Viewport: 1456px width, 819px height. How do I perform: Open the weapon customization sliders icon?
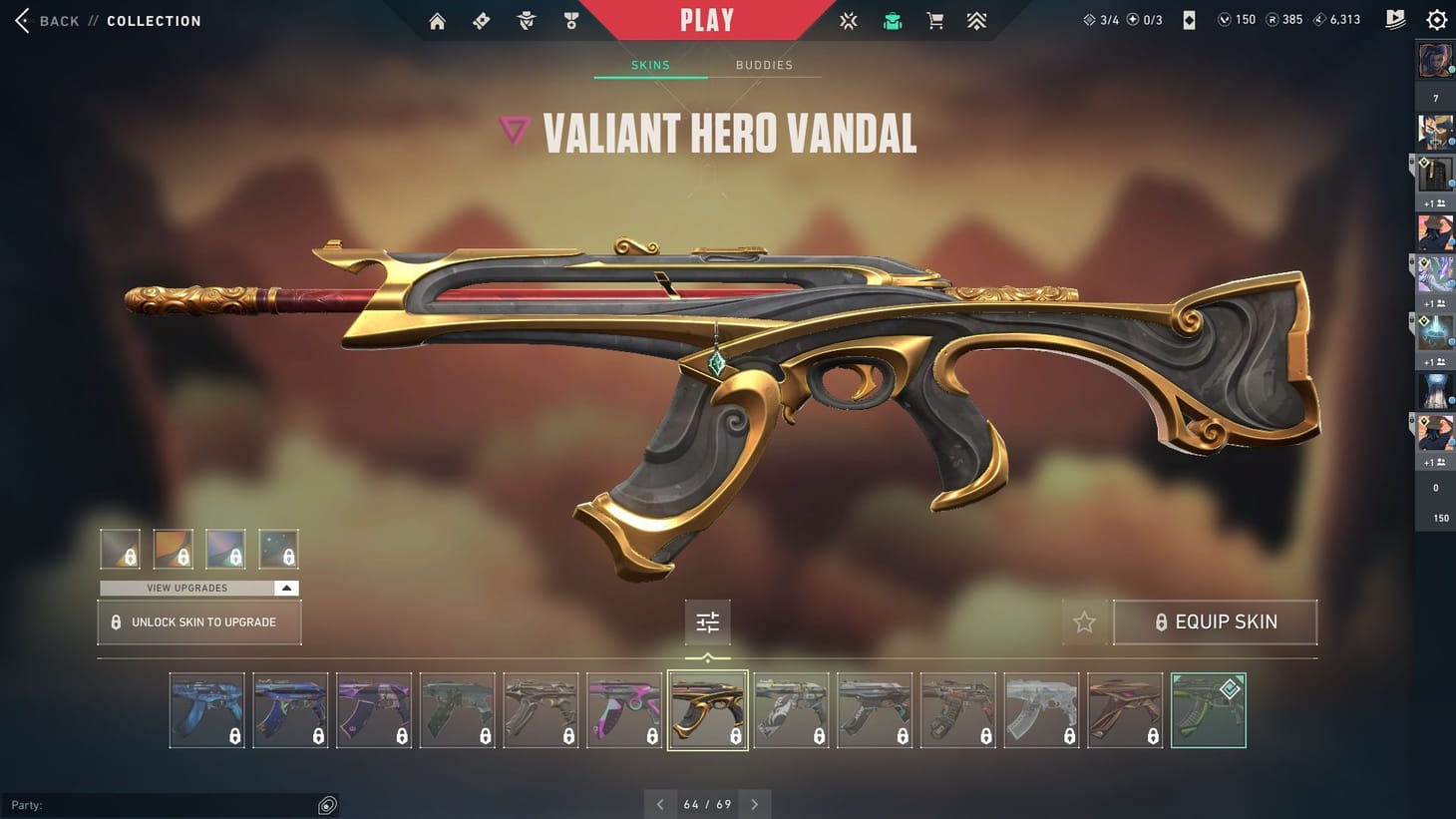coord(707,621)
